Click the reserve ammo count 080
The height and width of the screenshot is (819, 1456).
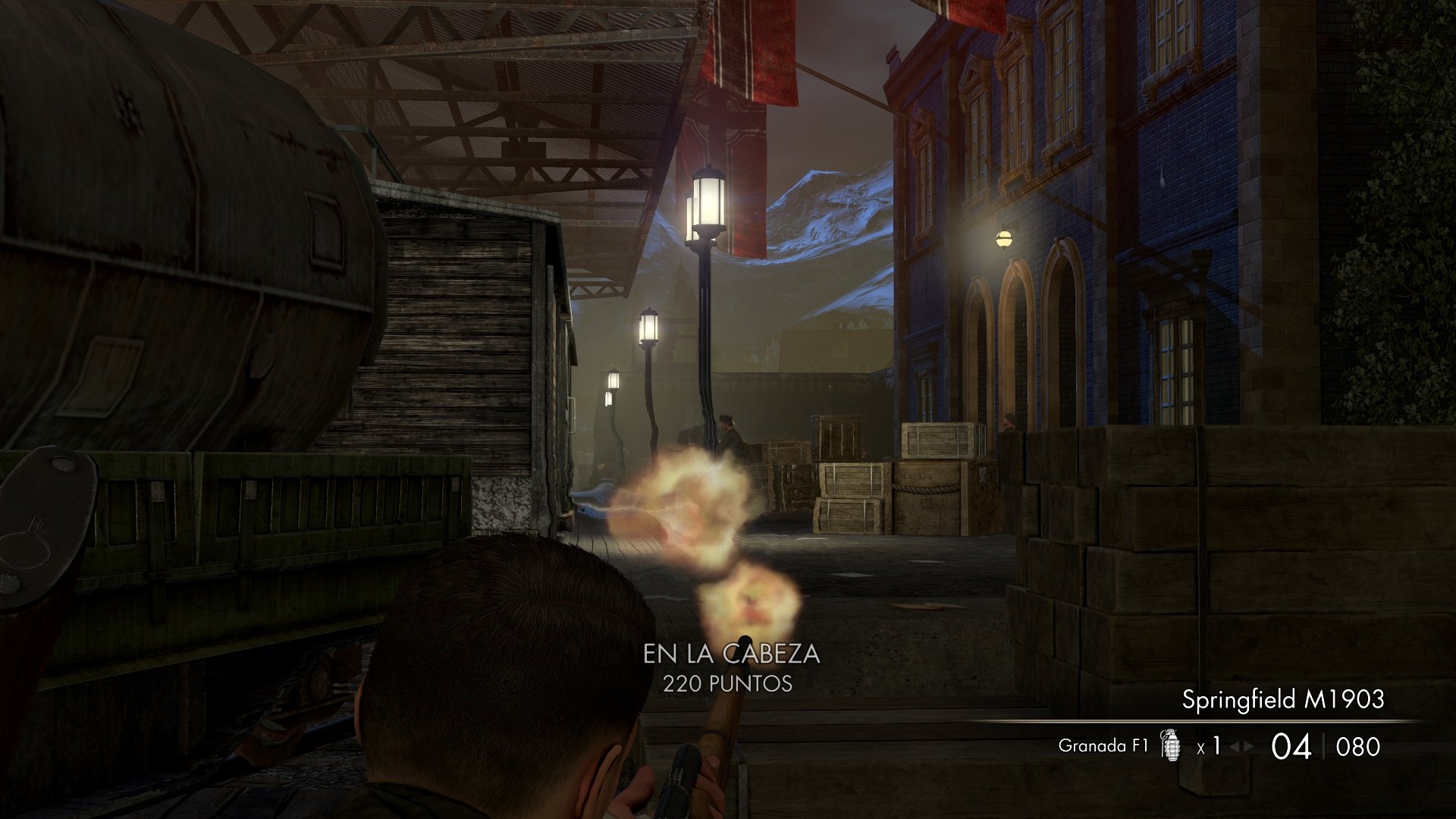pyautogui.click(x=1357, y=746)
